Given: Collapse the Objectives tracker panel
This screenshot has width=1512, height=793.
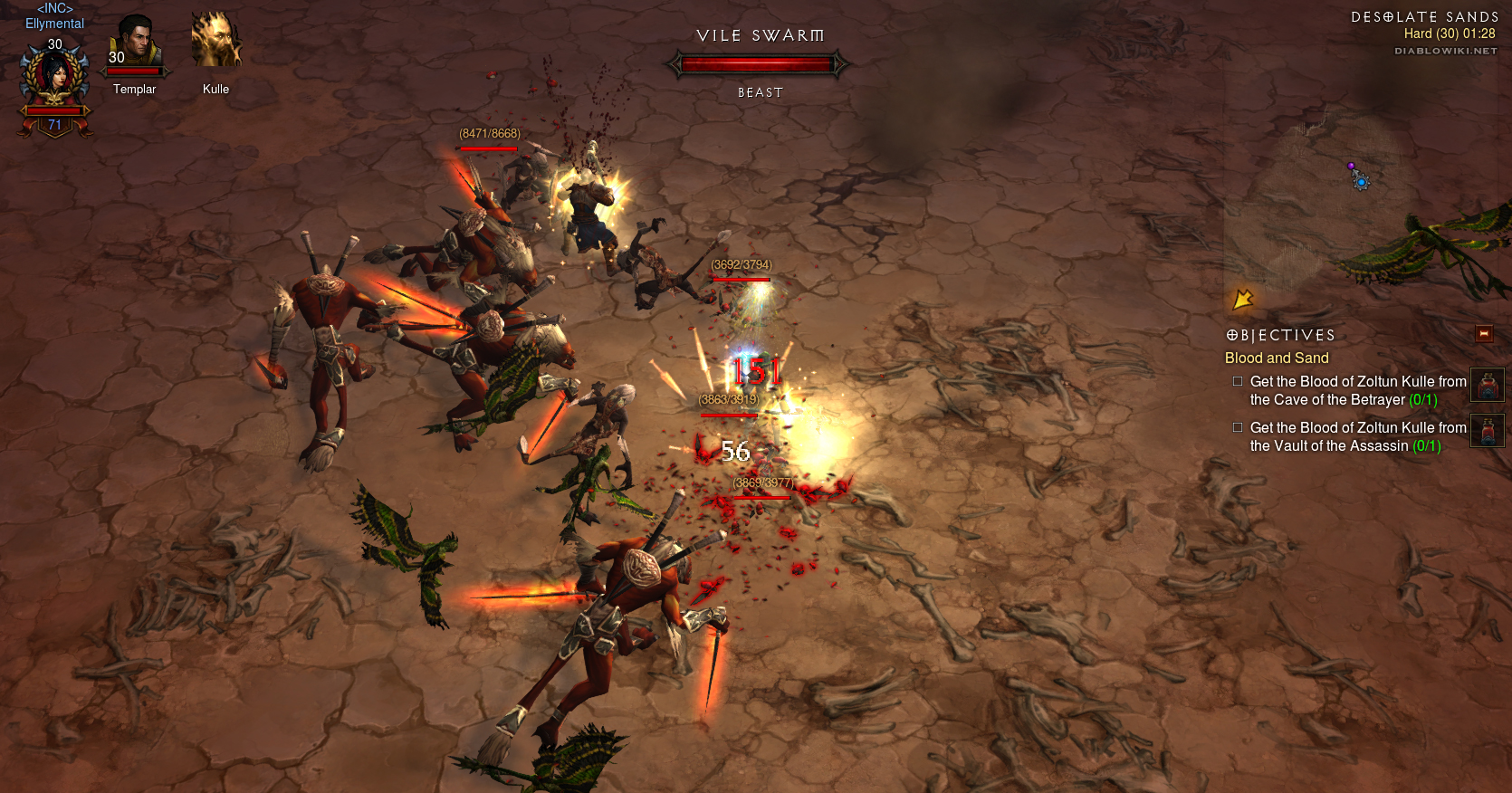Looking at the screenshot, I should pyautogui.click(x=1484, y=334).
